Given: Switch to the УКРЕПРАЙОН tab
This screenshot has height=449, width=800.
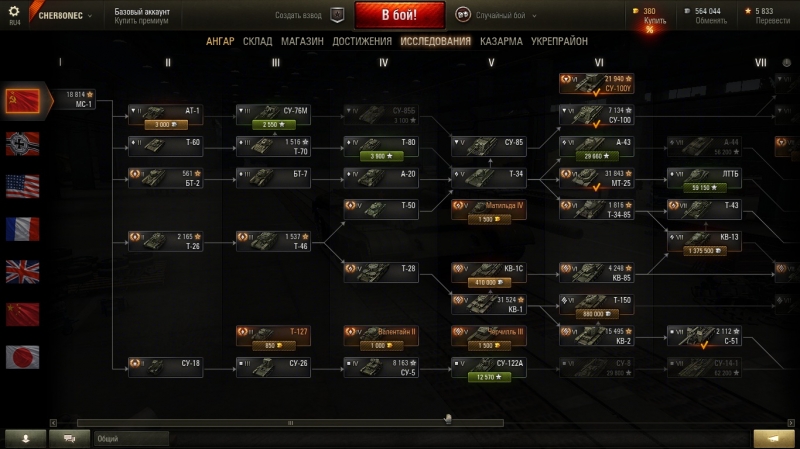Looking at the screenshot, I should click(559, 41).
